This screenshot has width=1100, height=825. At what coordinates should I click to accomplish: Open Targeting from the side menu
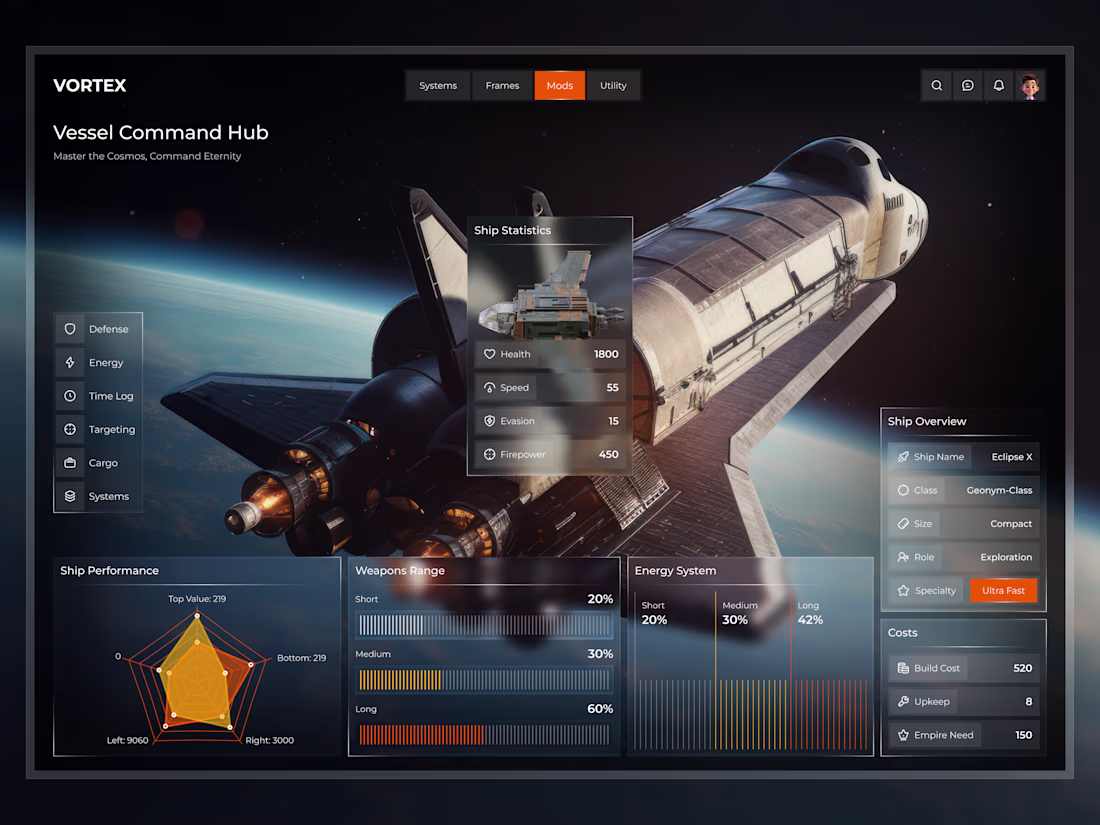tap(98, 430)
